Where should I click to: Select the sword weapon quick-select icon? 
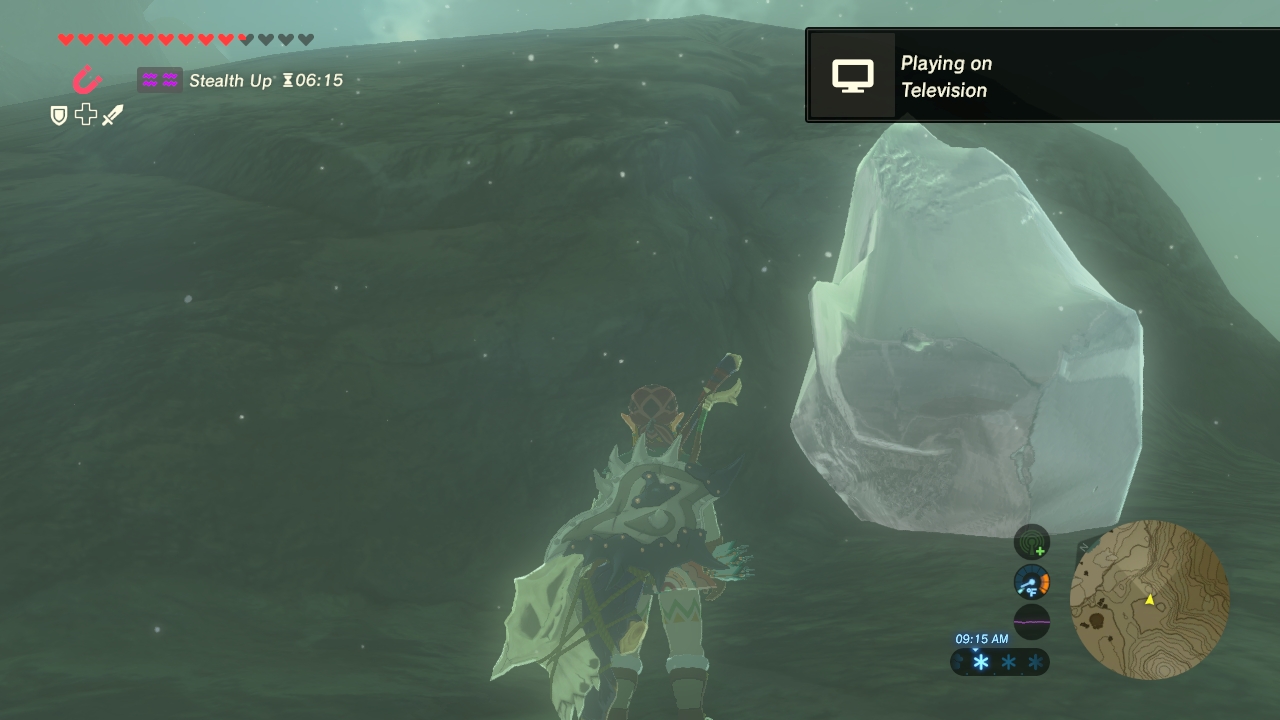[x=113, y=116]
